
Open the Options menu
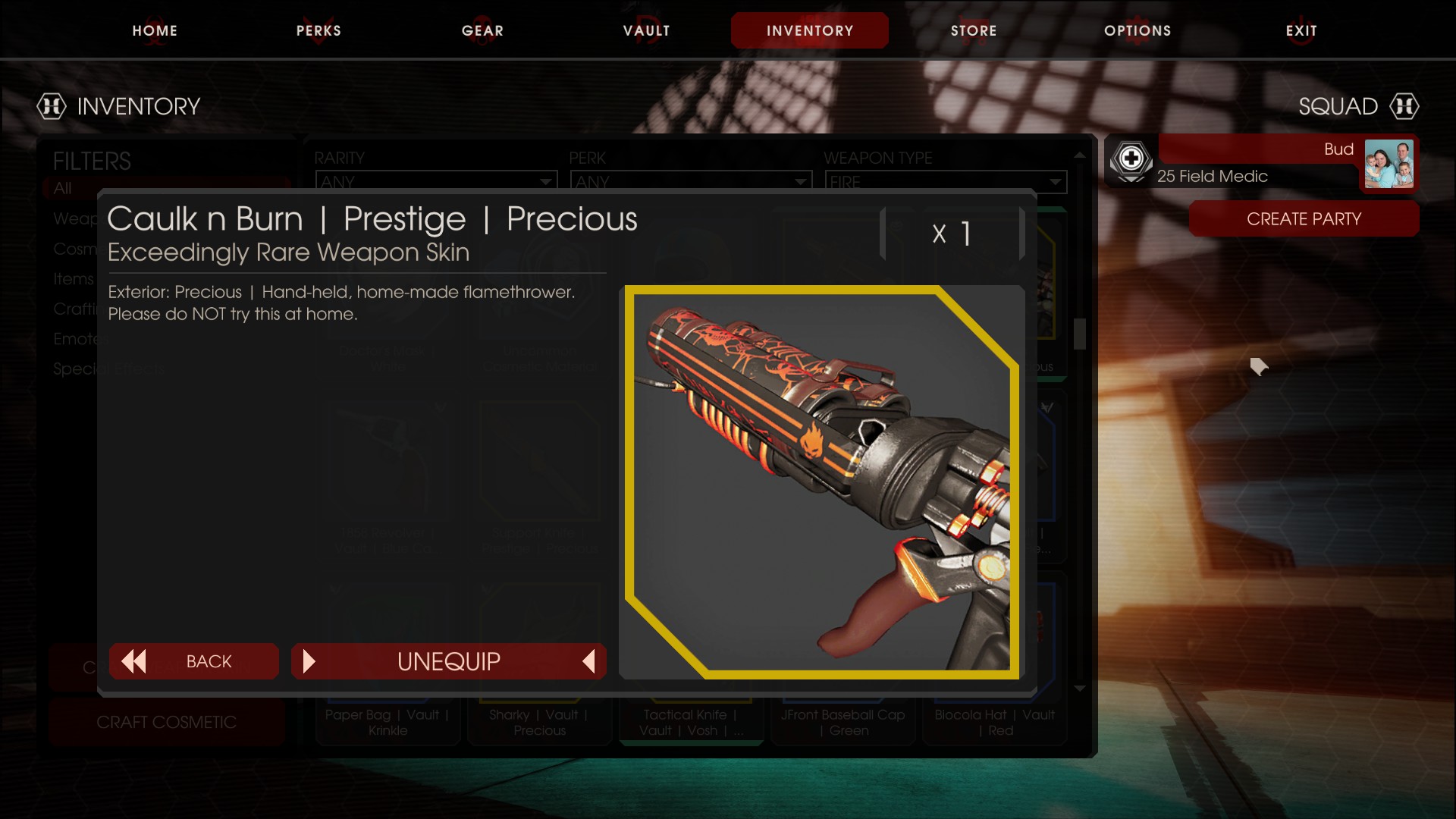[x=1137, y=31]
